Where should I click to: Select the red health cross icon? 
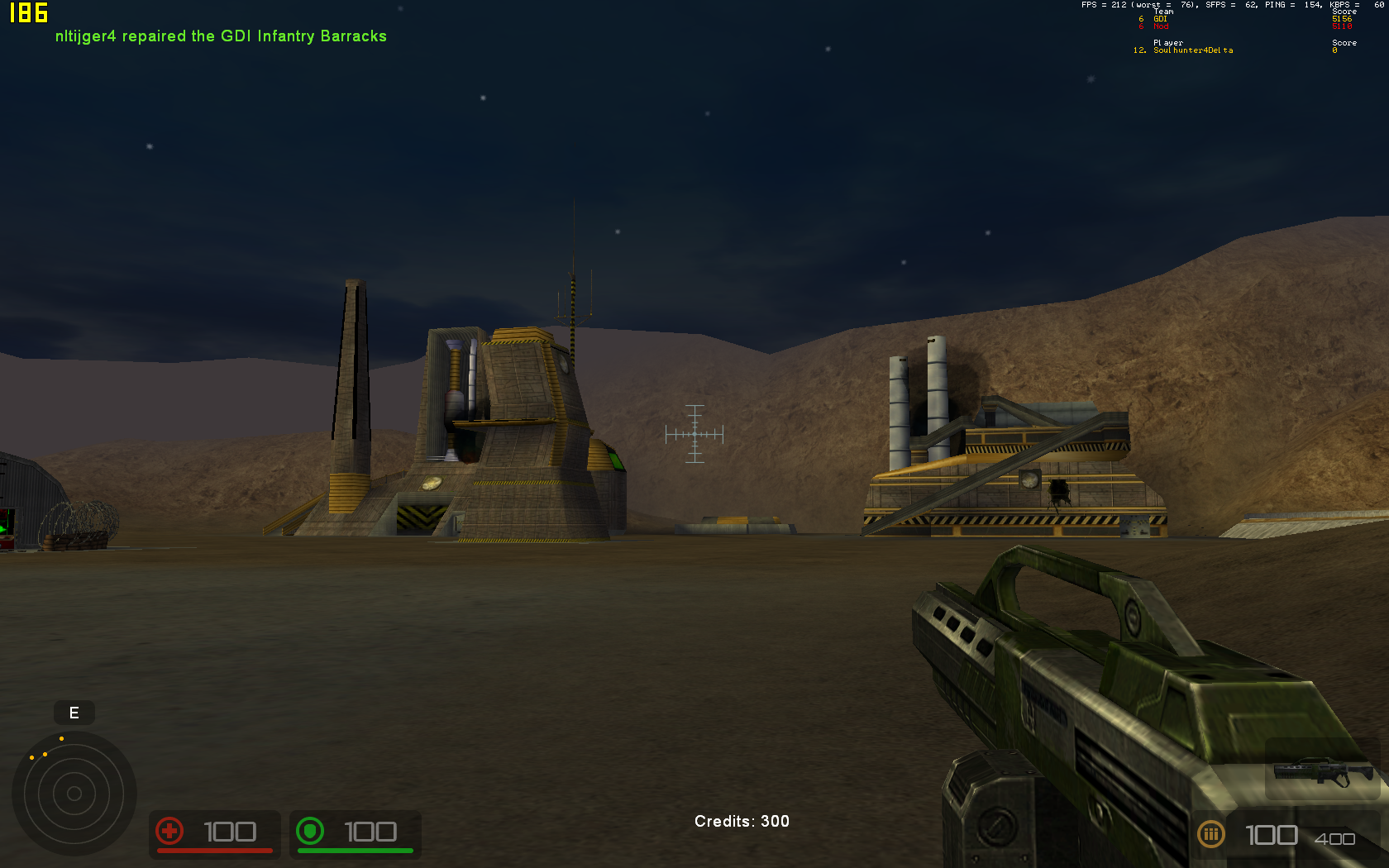pos(169,831)
